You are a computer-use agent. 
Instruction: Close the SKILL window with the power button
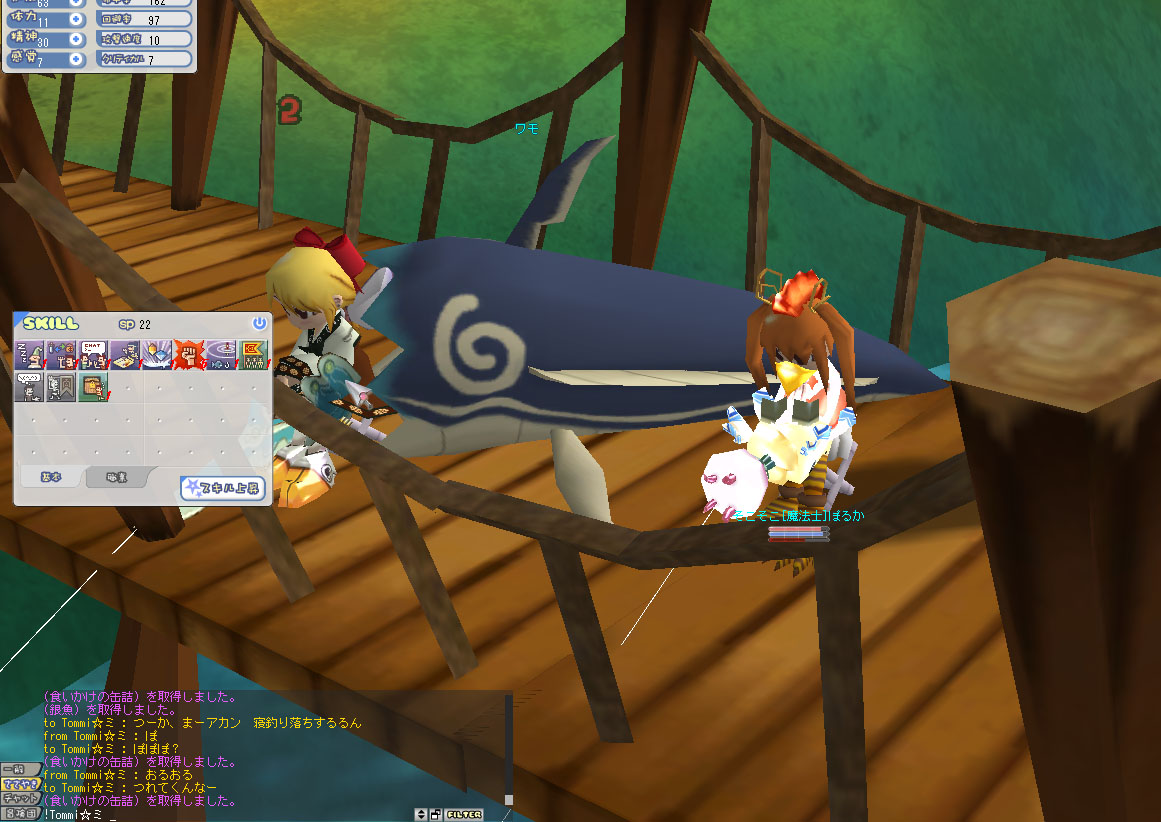[x=259, y=323]
